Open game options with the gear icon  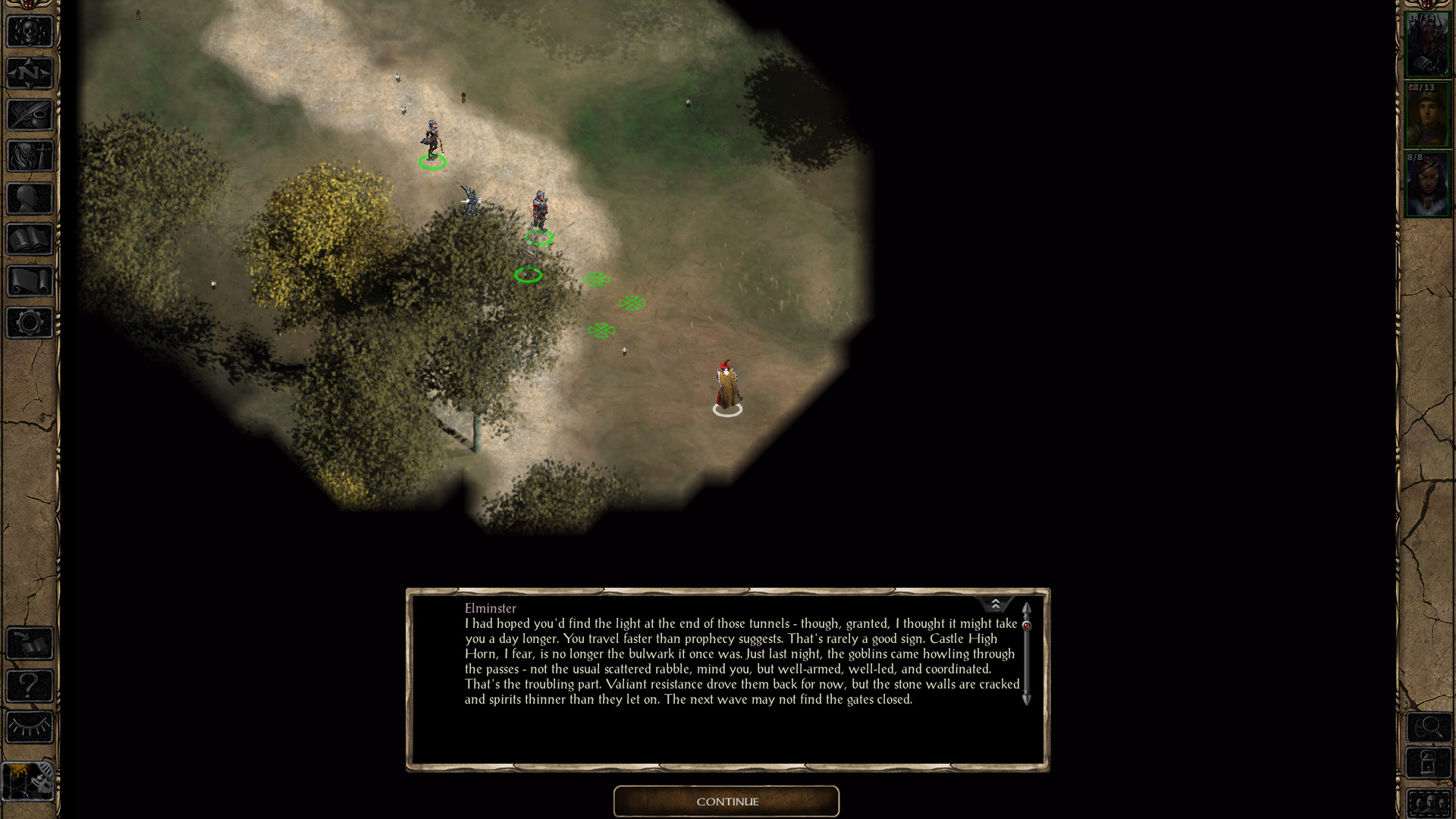click(x=30, y=323)
